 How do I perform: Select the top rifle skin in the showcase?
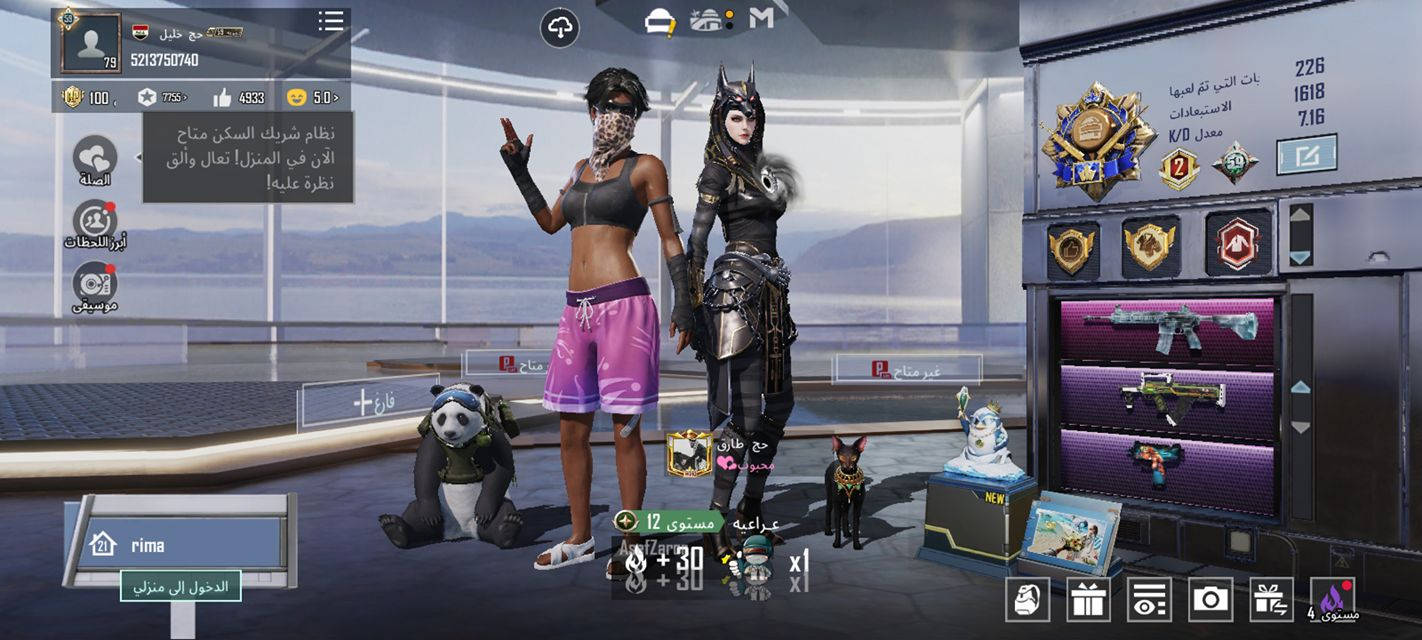(x=1170, y=329)
